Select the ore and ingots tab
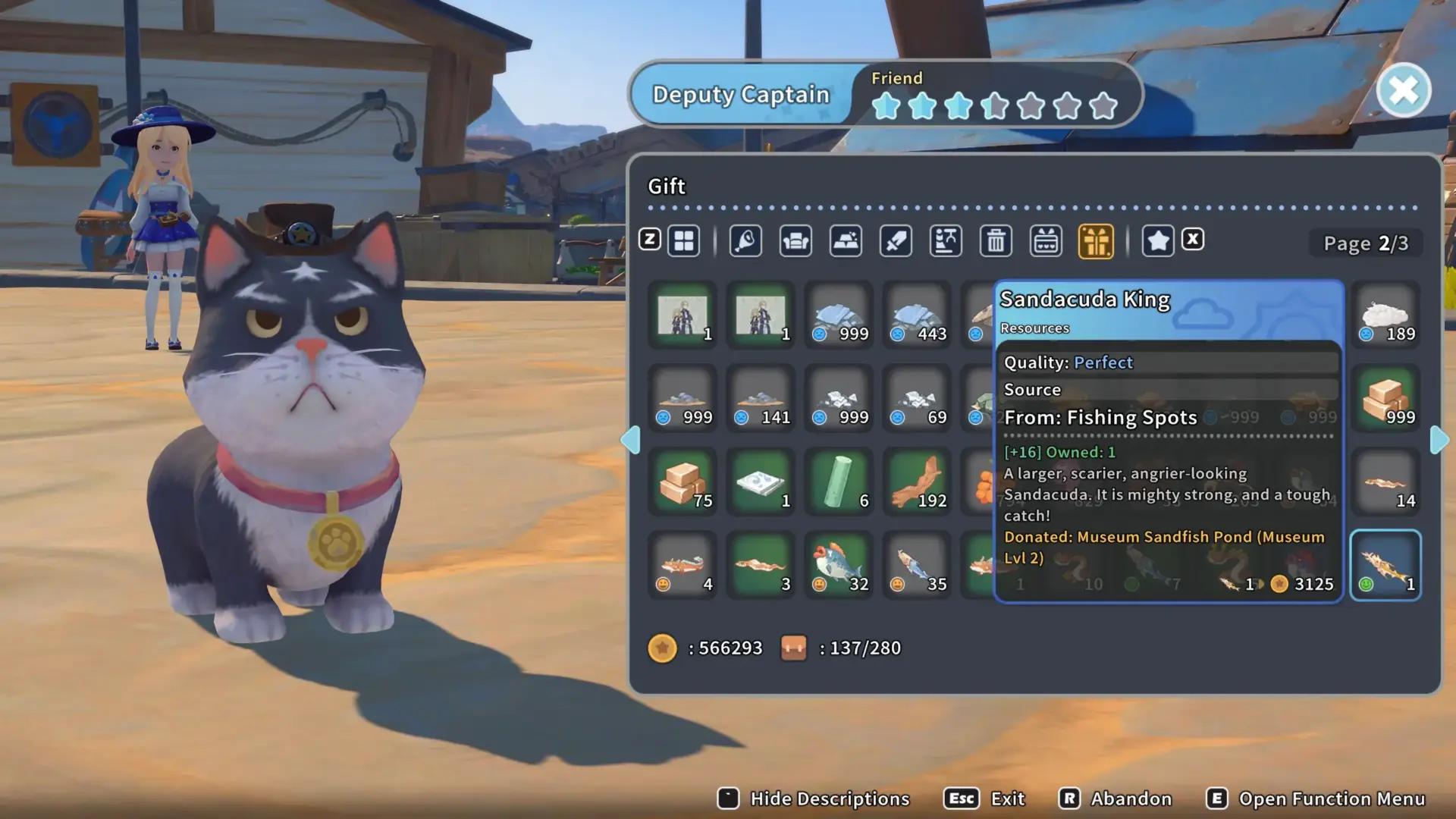This screenshot has height=819, width=1456. point(846,241)
